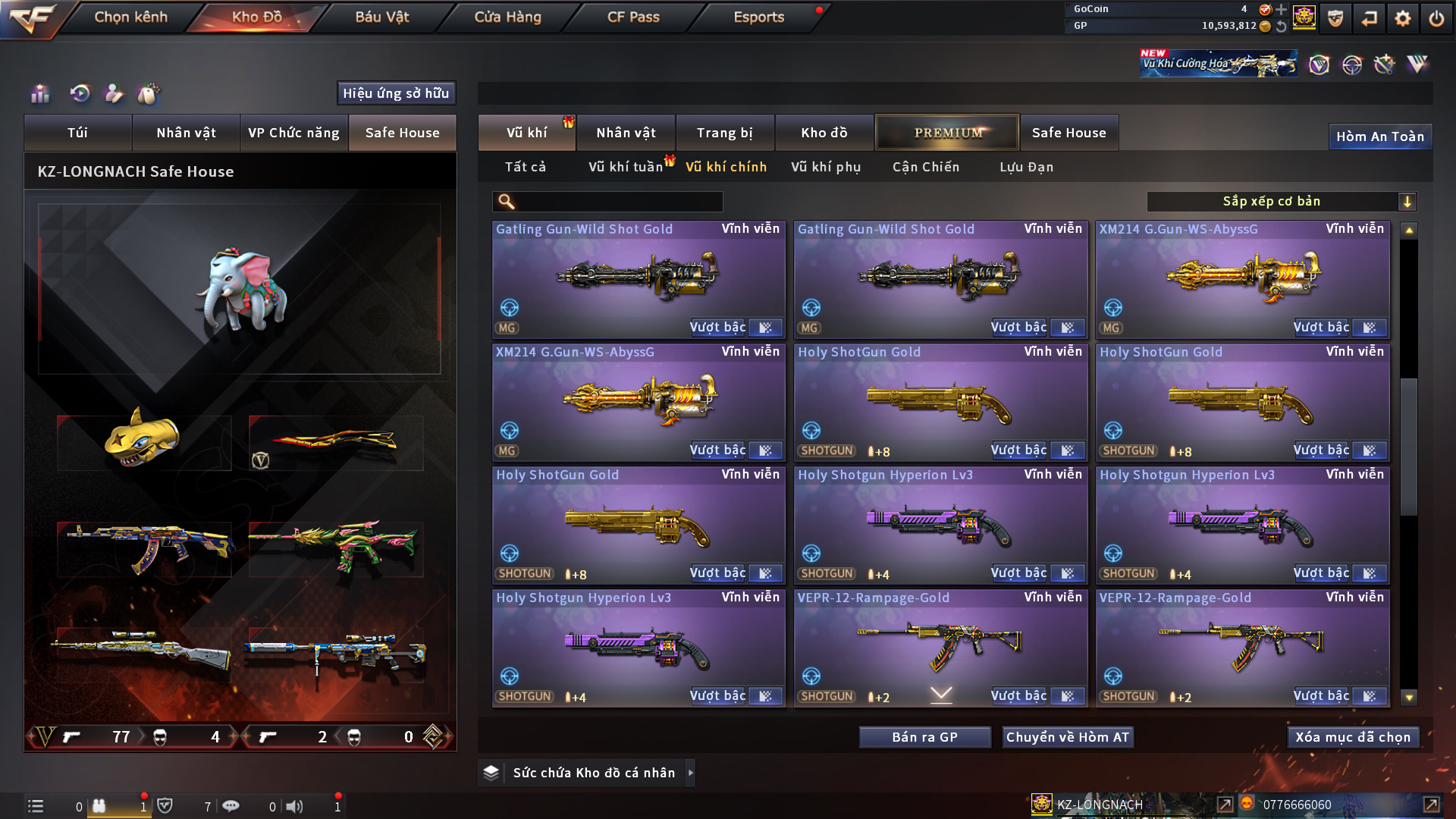
Task: Open the Chọn kênh menu
Action: (x=130, y=17)
